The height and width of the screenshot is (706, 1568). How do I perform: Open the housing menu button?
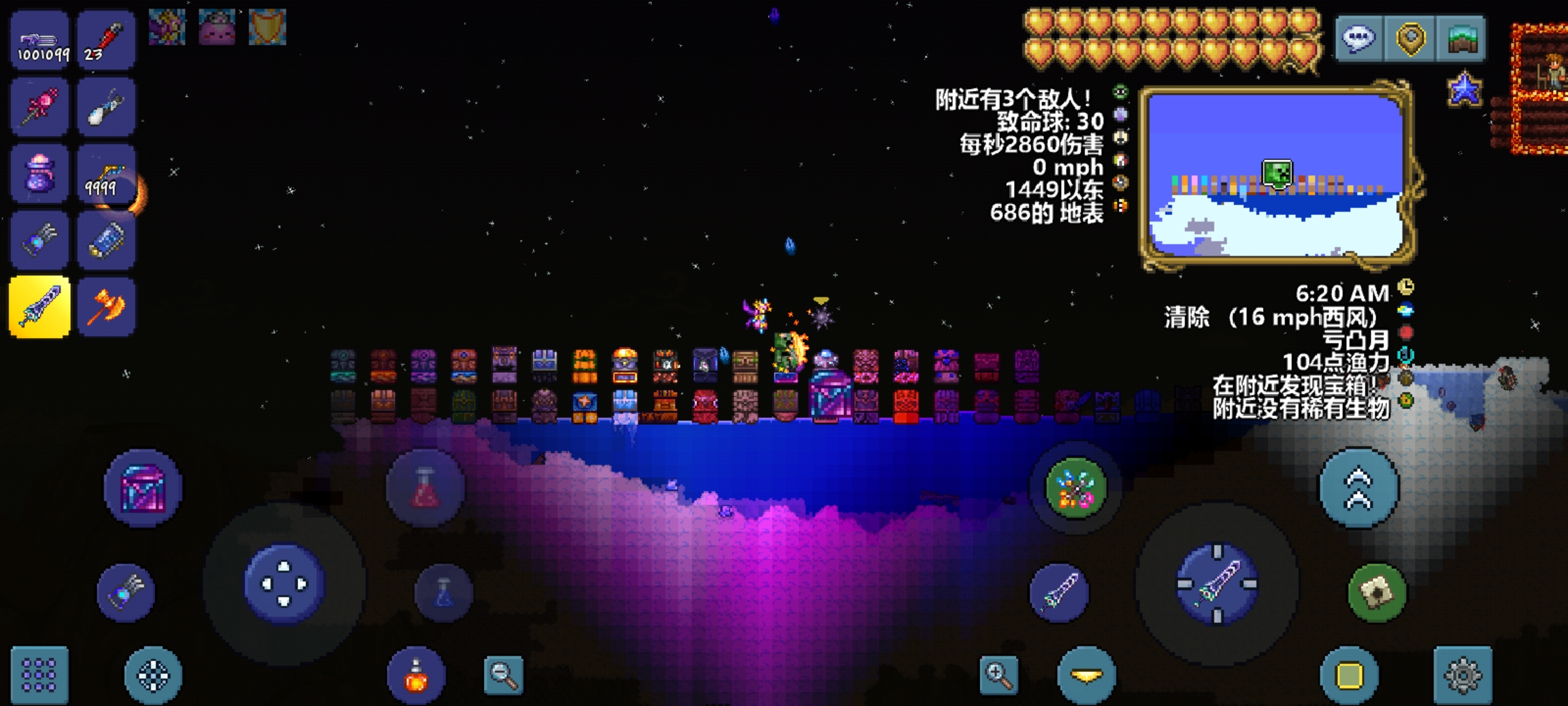click(x=1462, y=39)
